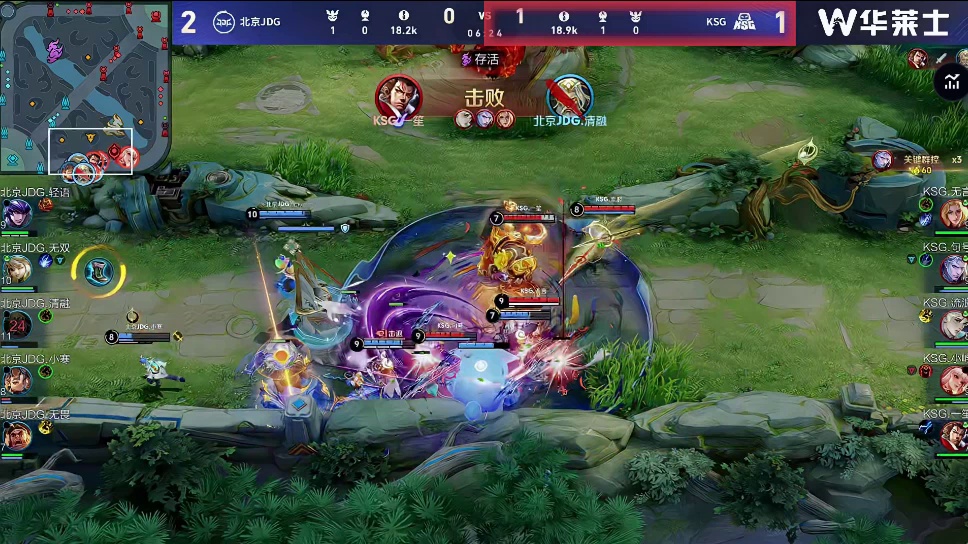Select the fourth KSG player portrait
Screen dimensions: 968x544
pyautogui.click(x=953, y=380)
